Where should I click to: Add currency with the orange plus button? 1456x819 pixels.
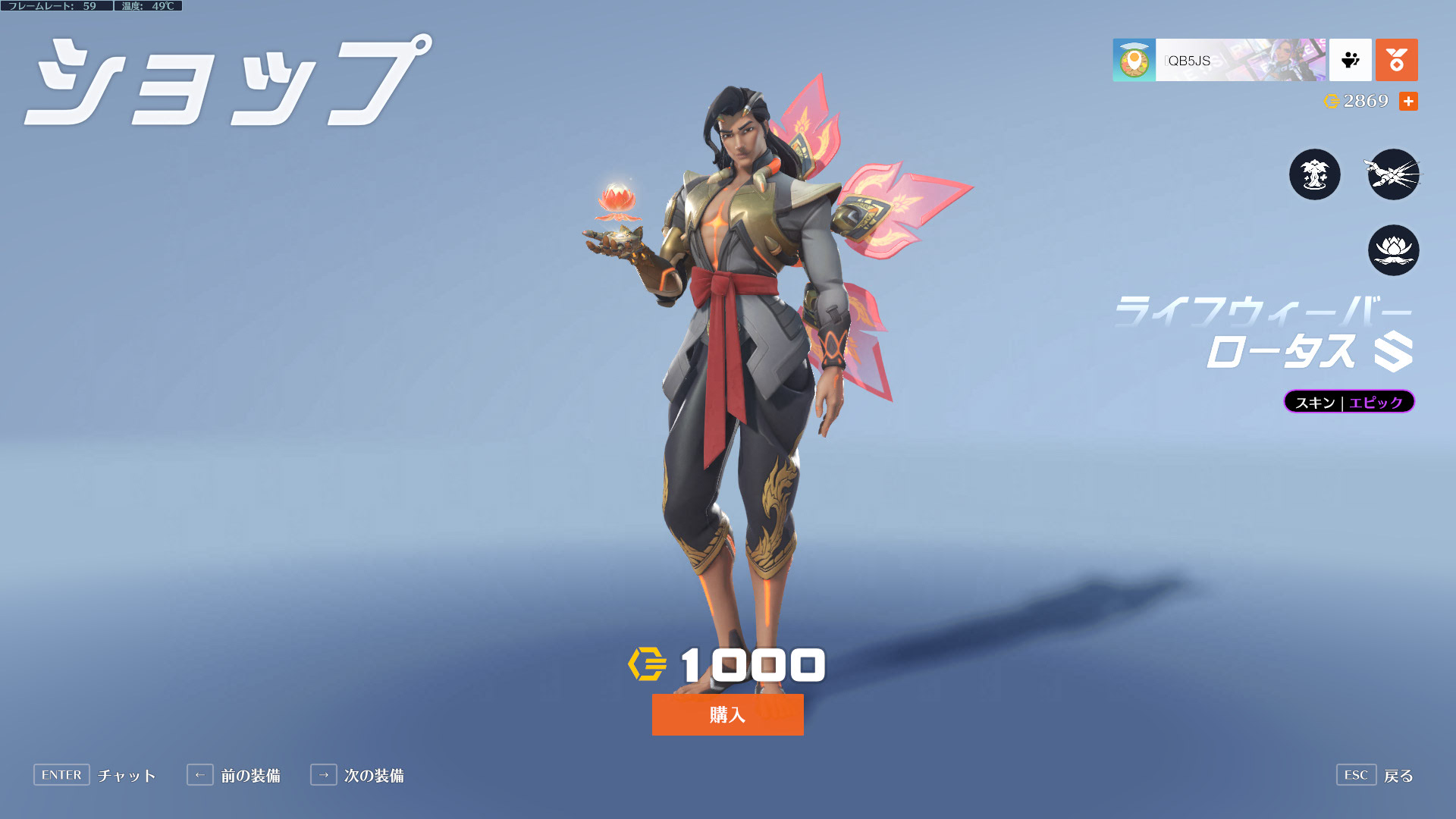pyautogui.click(x=1408, y=101)
